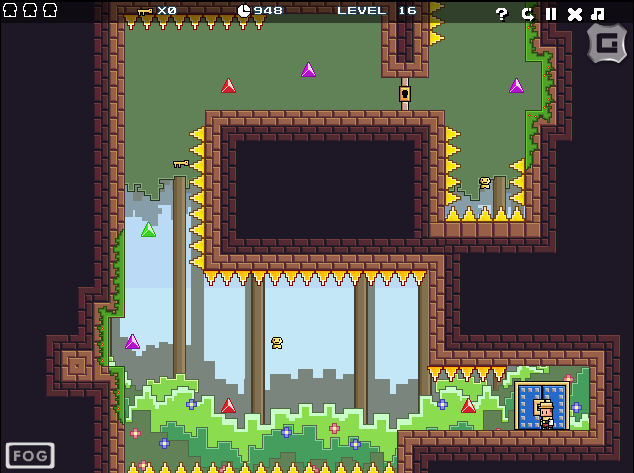Open the help question mark icon
The height and width of the screenshot is (473, 634).
click(x=502, y=14)
